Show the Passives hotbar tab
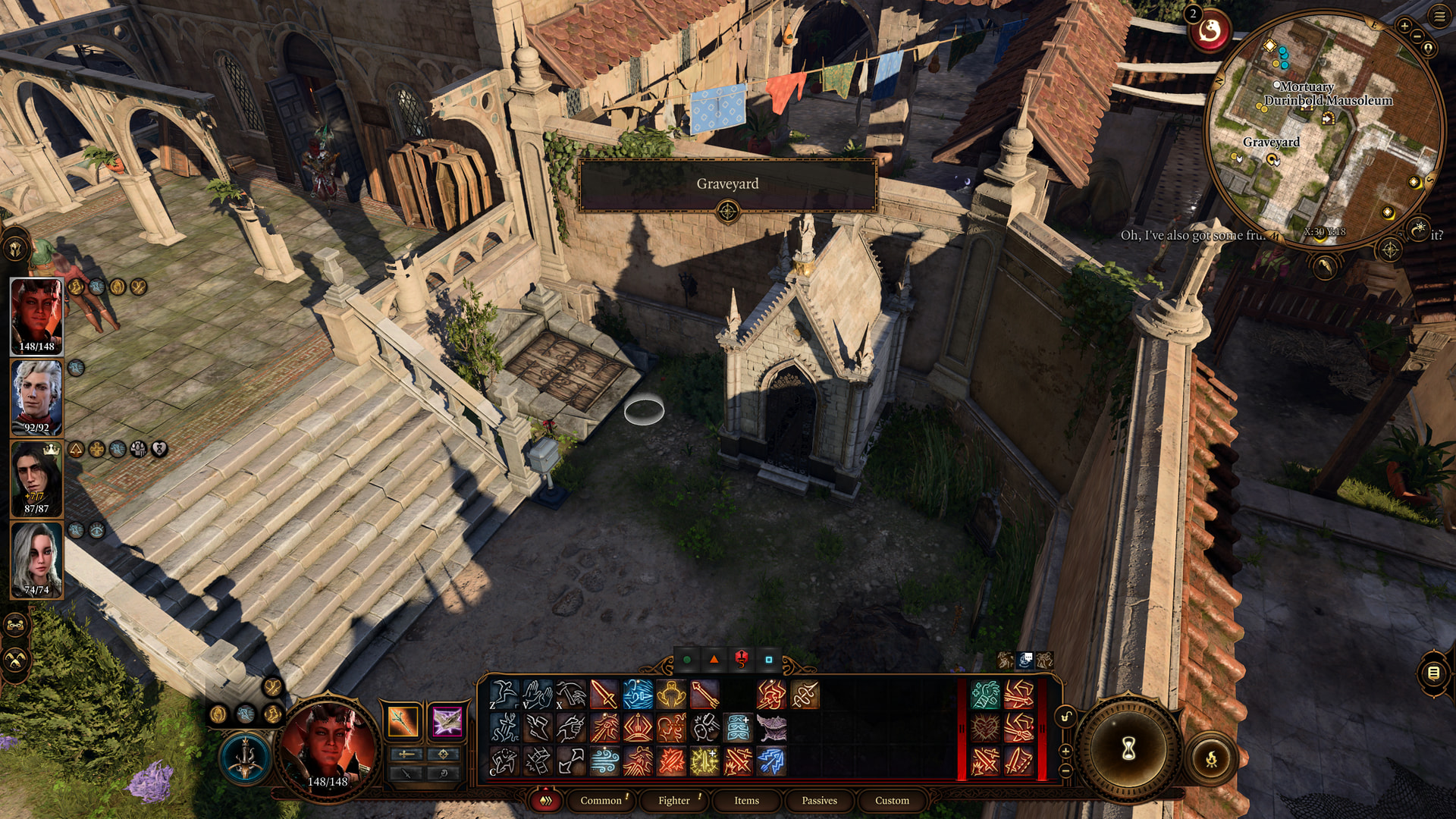The height and width of the screenshot is (819, 1456). (819, 800)
